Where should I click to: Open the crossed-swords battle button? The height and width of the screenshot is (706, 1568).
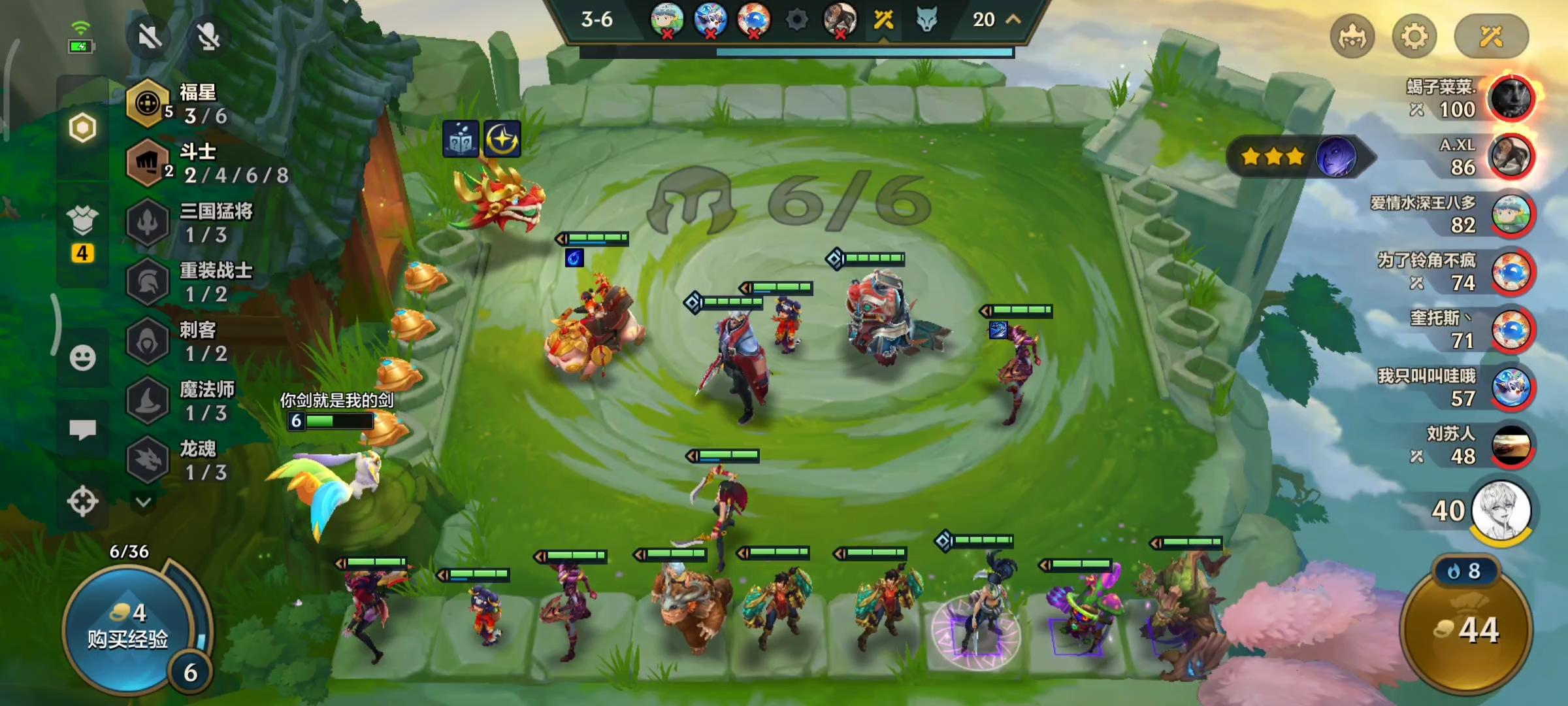1491,37
